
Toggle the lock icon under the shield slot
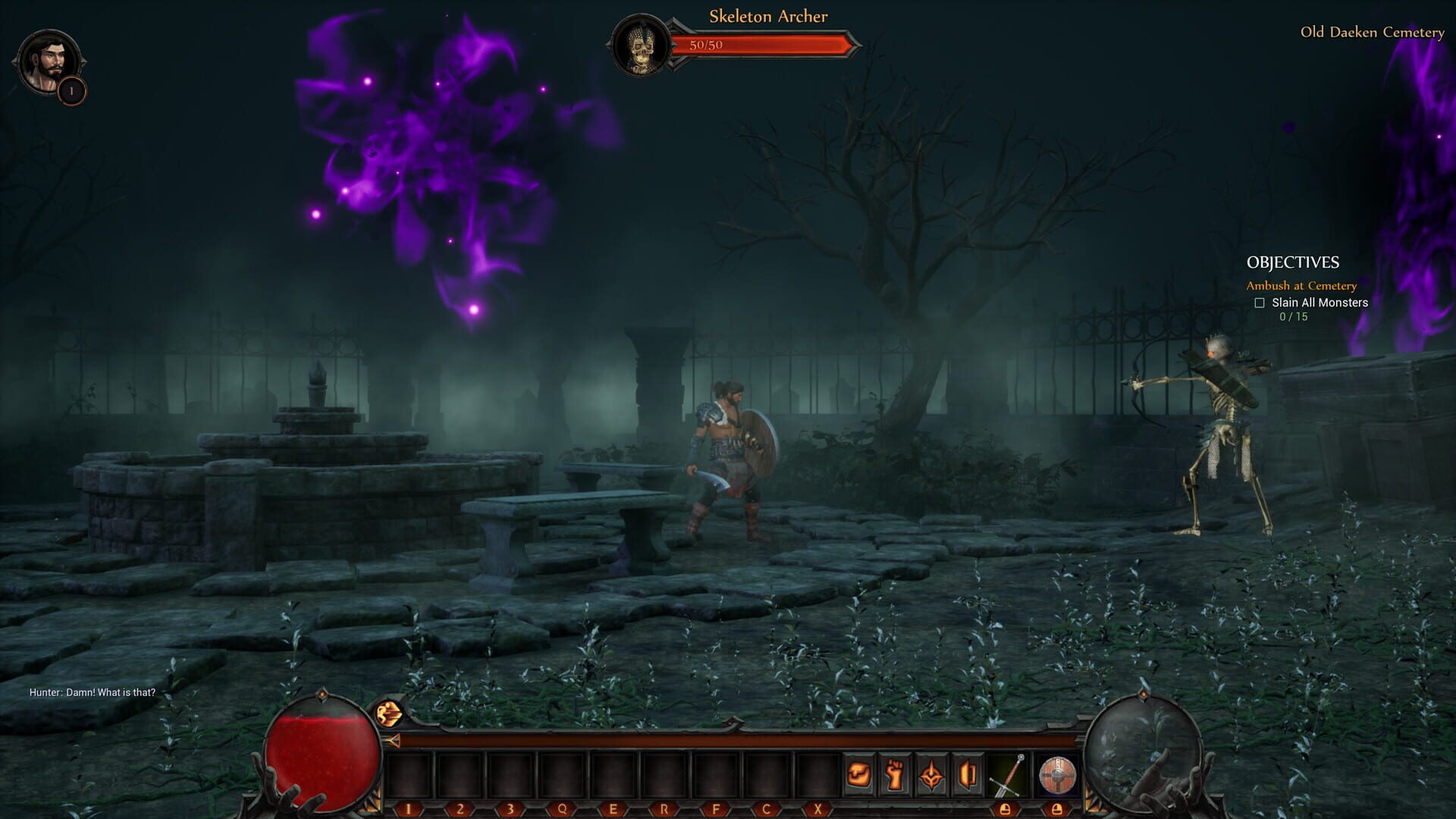1057,810
